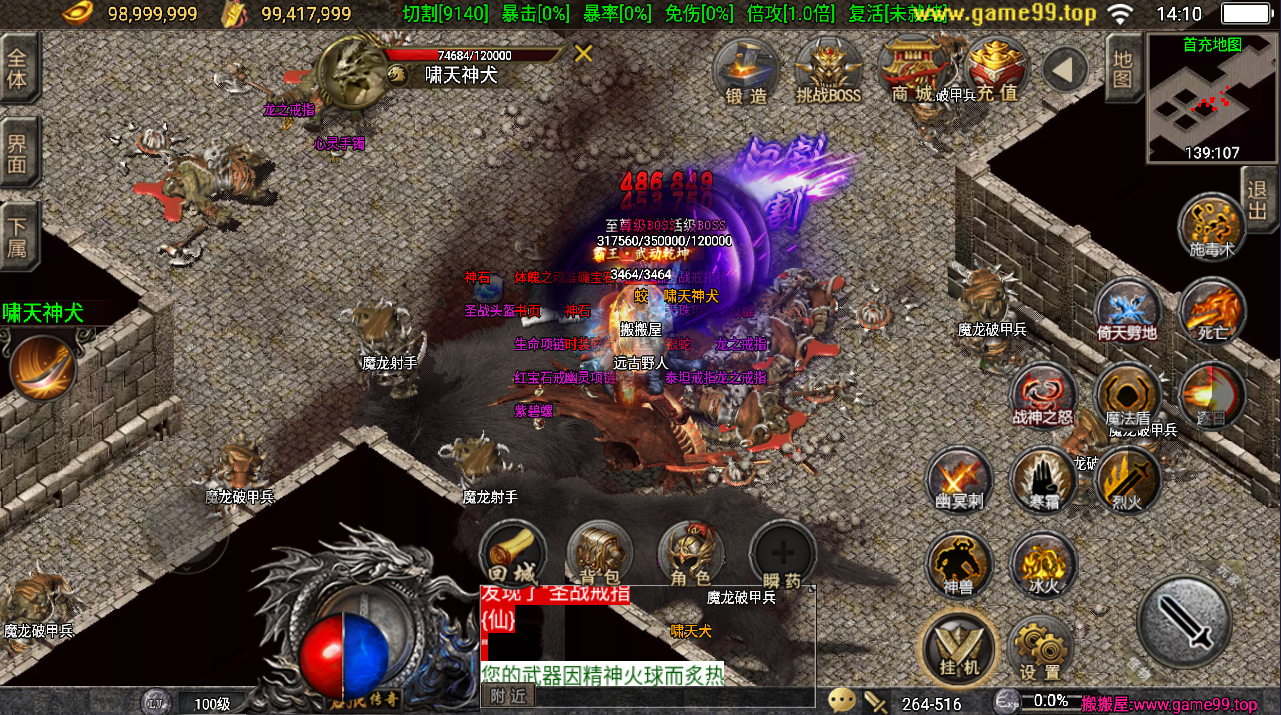
Task: Trigger the 幽冥刺 skill
Action: 959,479
